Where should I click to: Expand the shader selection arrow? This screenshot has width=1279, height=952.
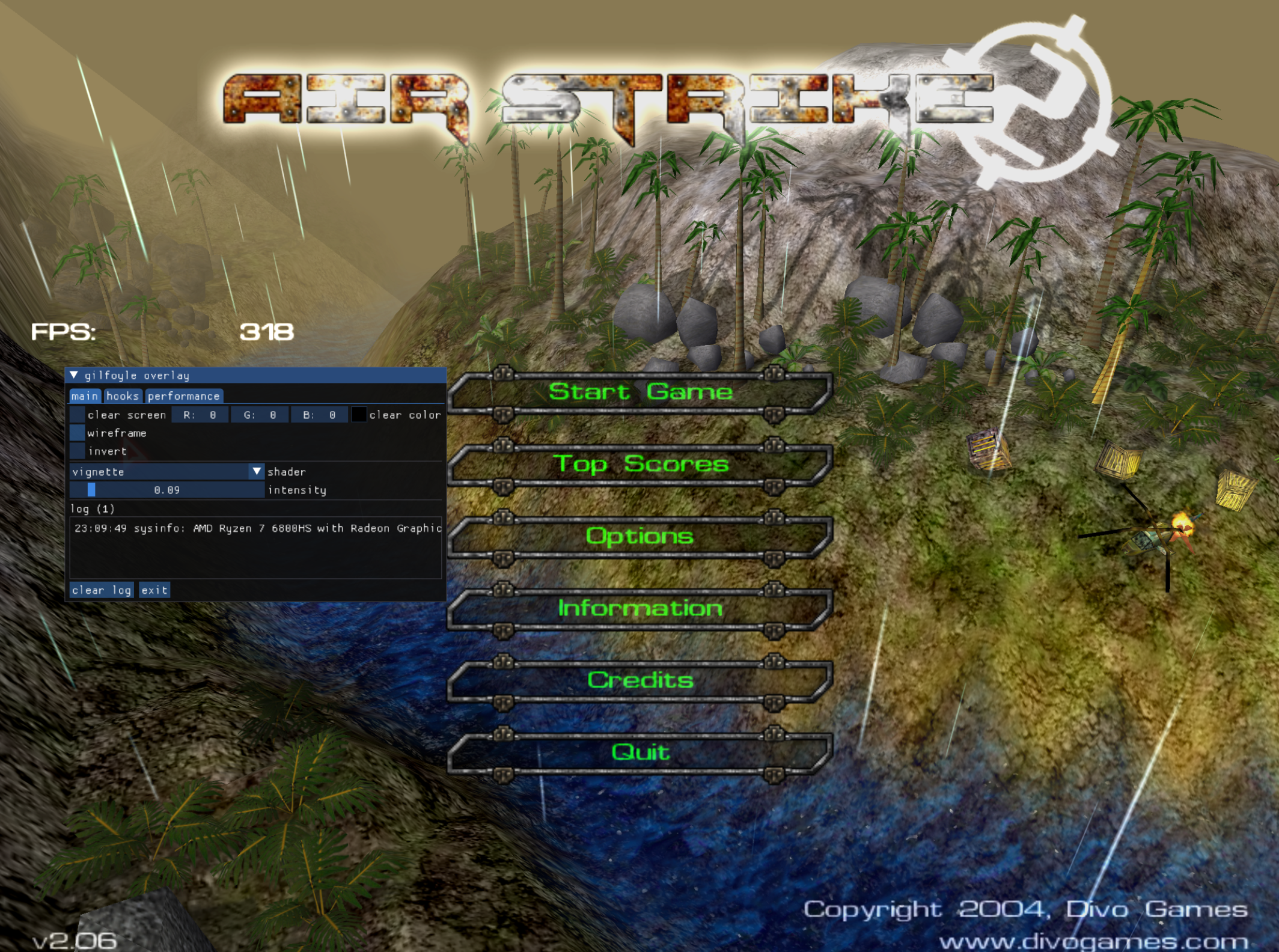click(x=257, y=472)
